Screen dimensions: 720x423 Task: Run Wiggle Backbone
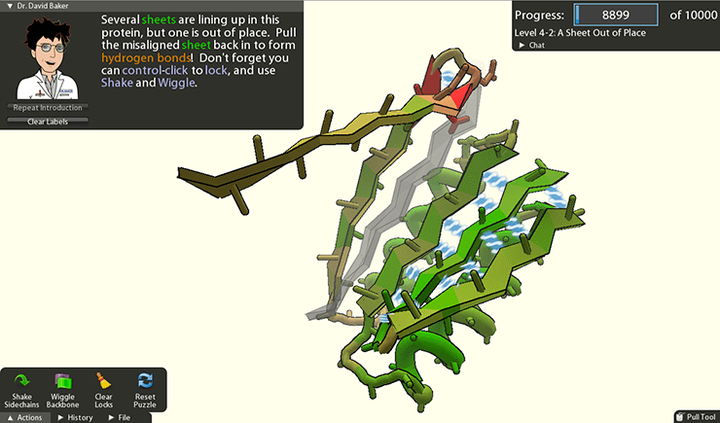63,385
